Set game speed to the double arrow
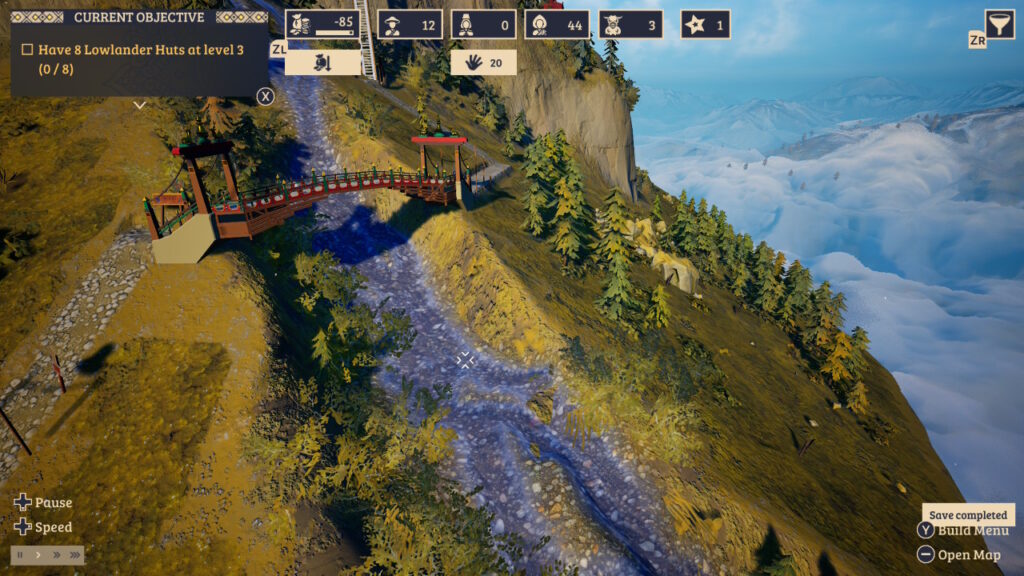Image resolution: width=1024 pixels, height=576 pixels. 56,554
